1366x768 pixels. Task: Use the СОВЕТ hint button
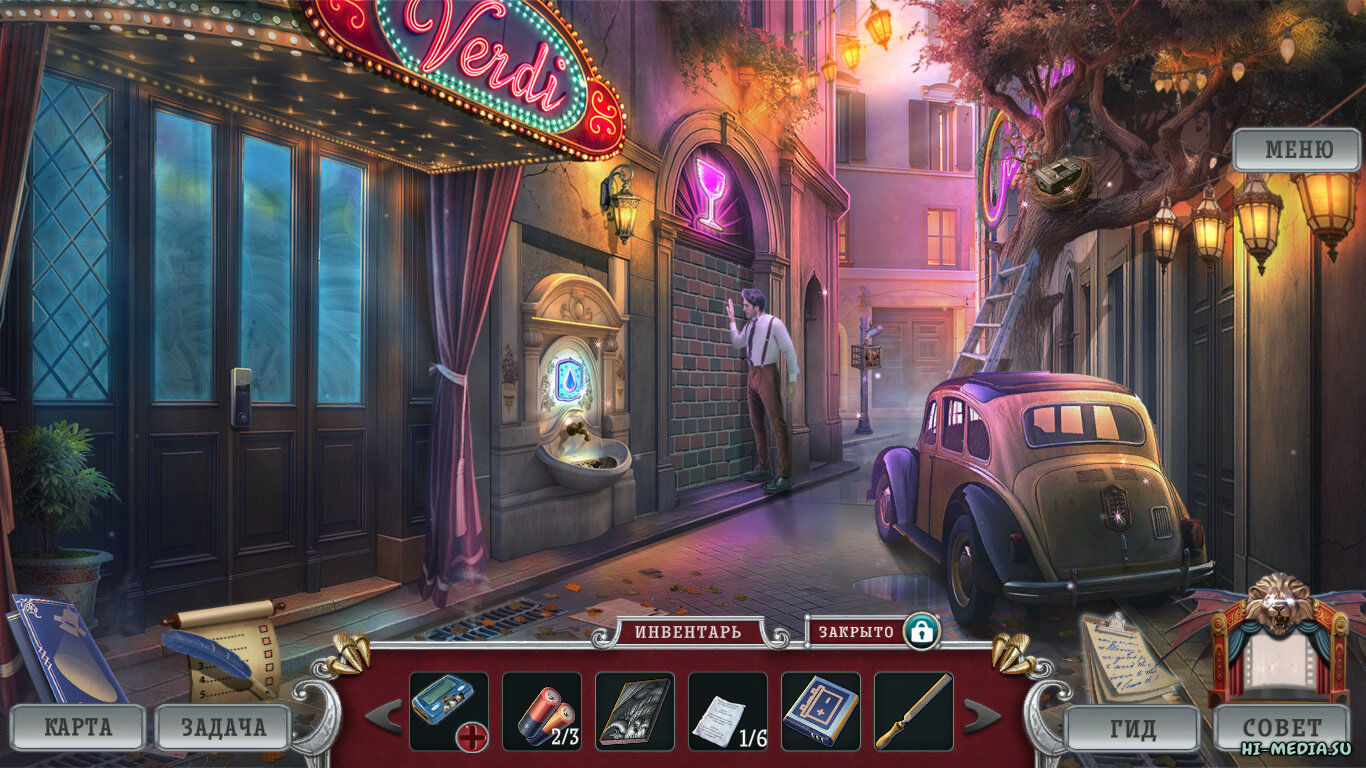coord(1282,728)
